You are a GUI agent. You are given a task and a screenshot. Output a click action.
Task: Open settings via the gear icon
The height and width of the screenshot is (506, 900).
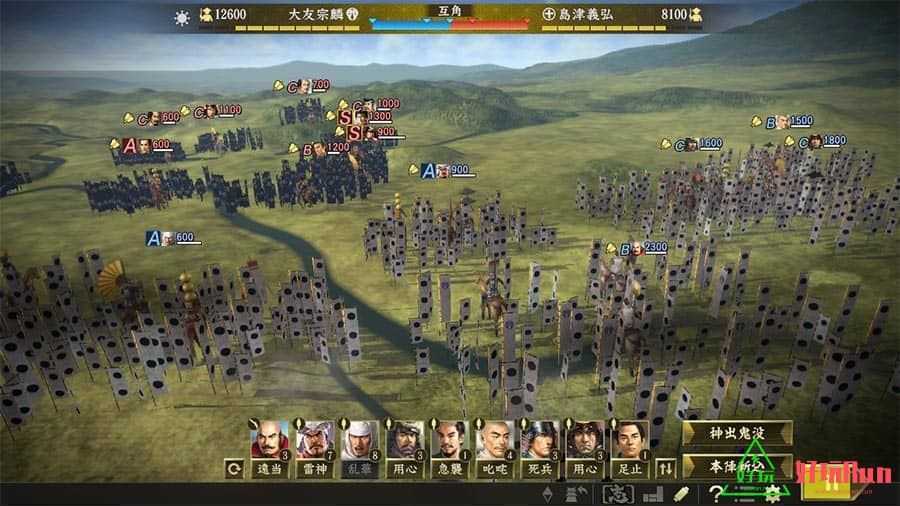pos(770,493)
